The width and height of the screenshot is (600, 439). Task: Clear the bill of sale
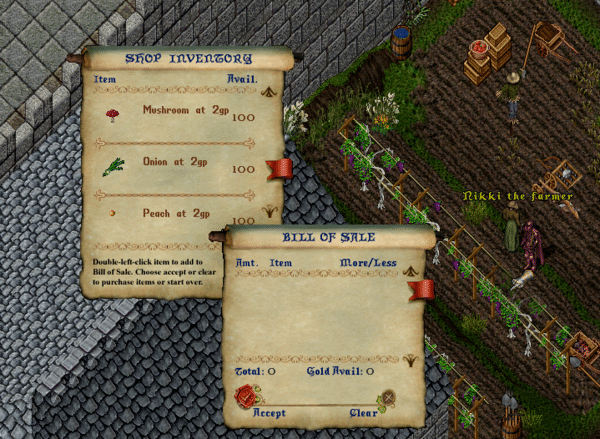tap(387, 398)
